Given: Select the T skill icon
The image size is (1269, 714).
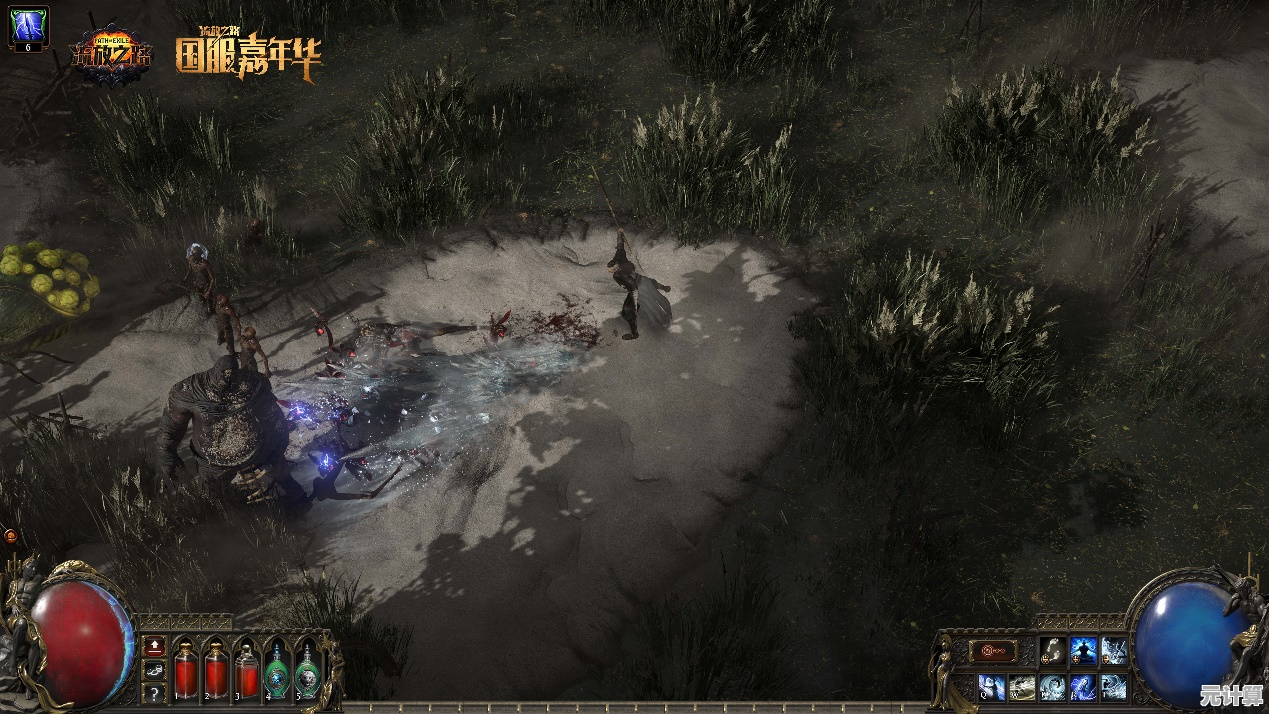Looking at the screenshot, I should pyautogui.click(x=1114, y=688).
